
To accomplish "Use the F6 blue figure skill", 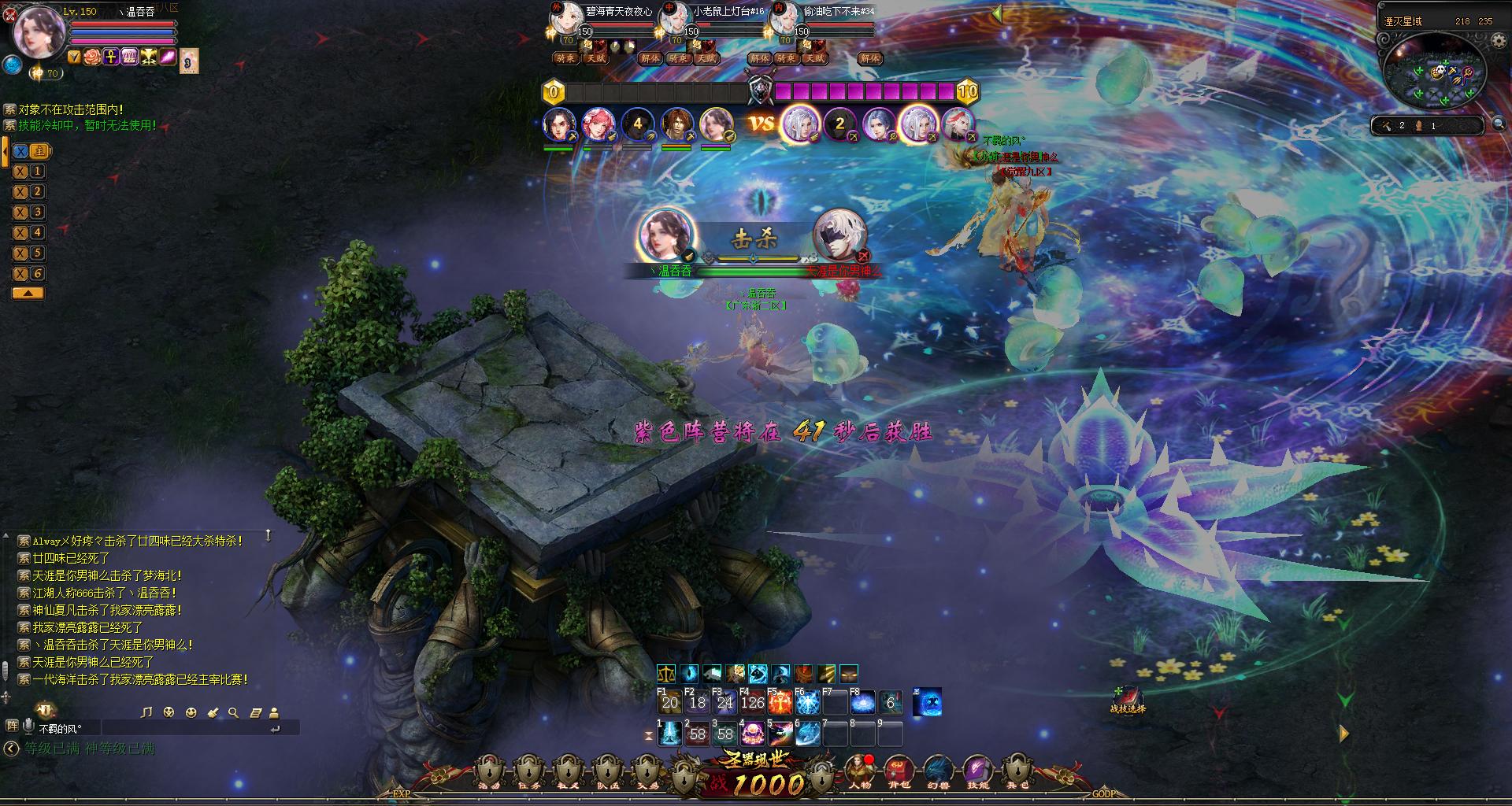I will [807, 702].
